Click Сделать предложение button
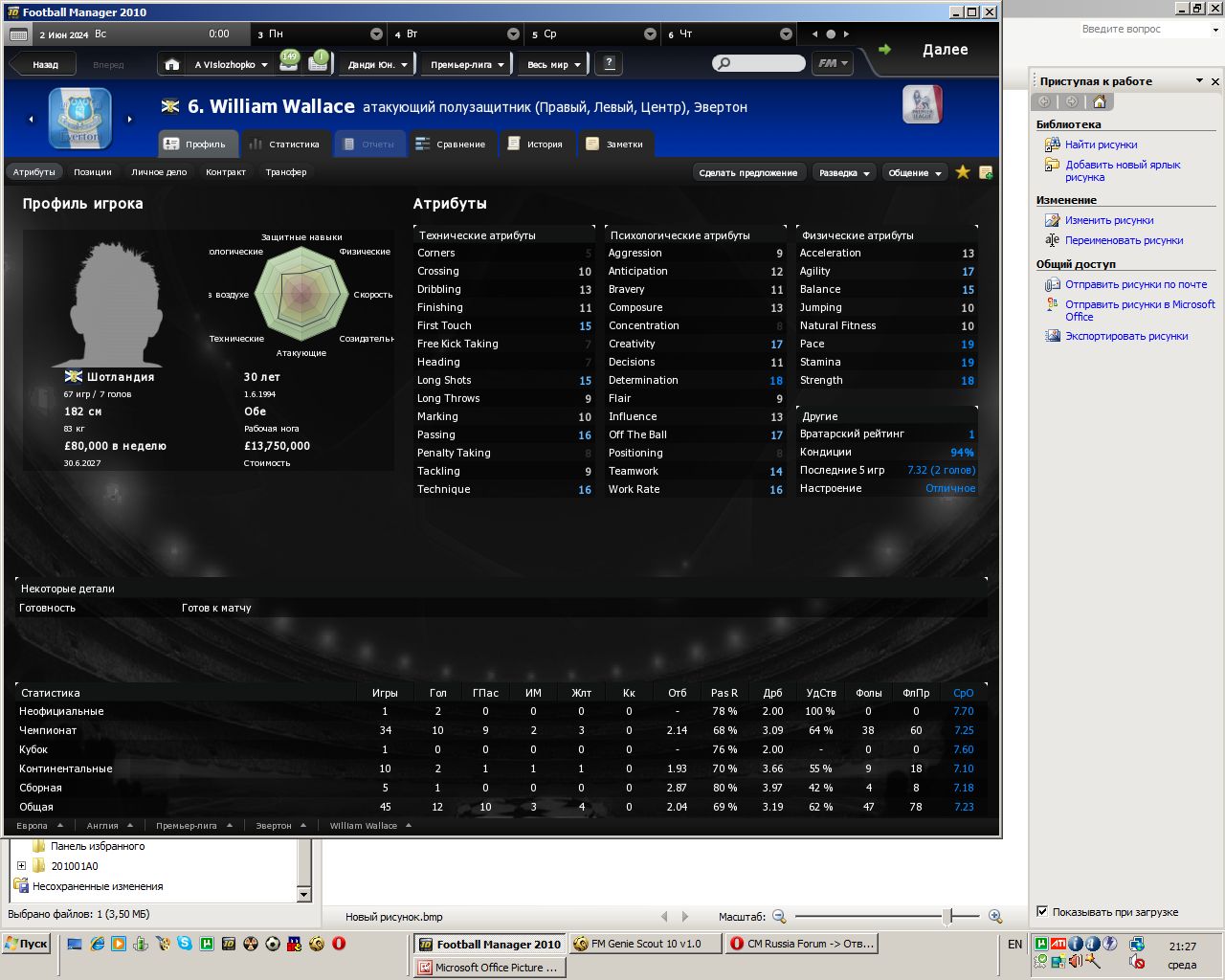The height and width of the screenshot is (980, 1225). 747,173
